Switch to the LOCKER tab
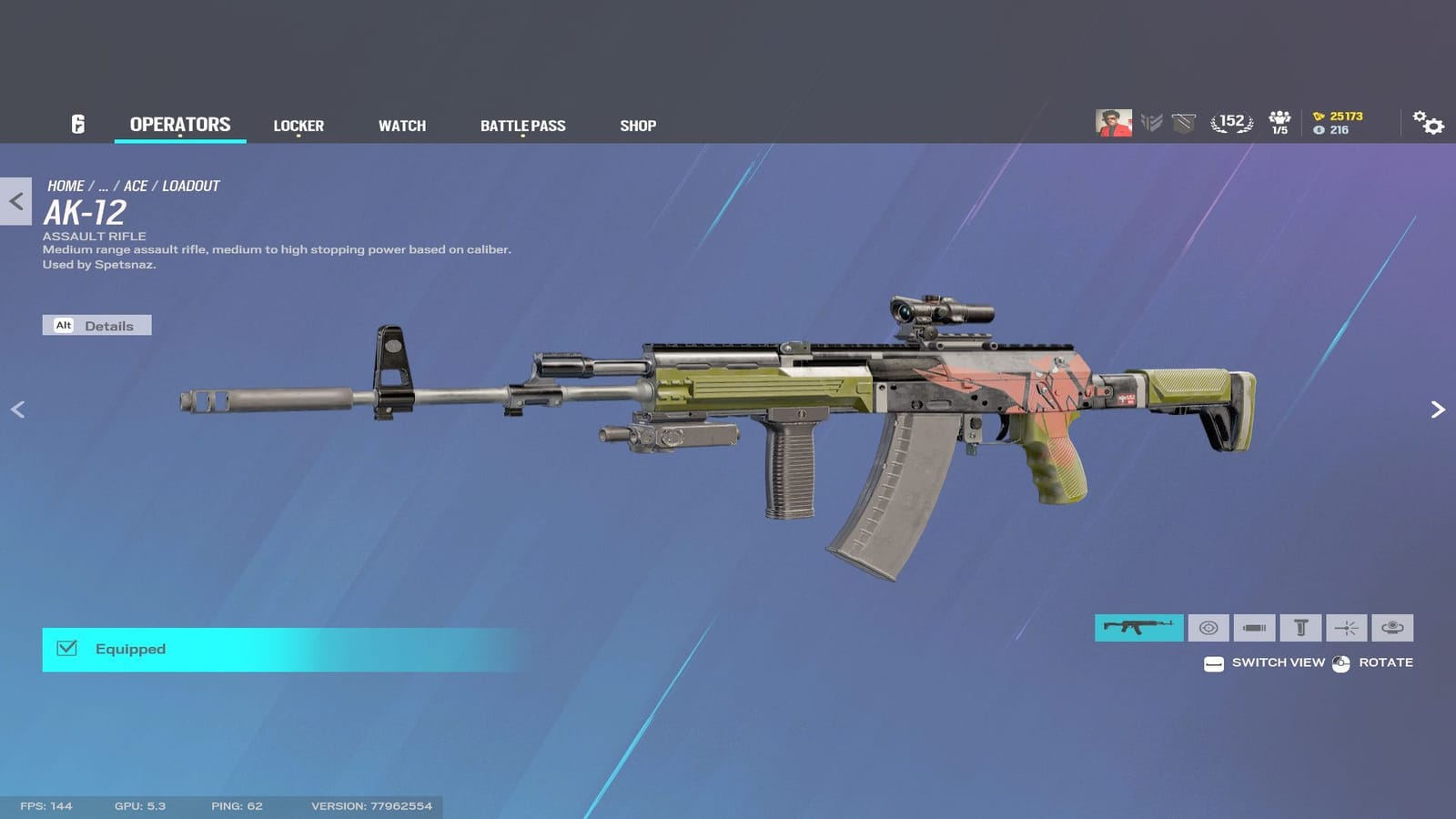 click(x=298, y=125)
